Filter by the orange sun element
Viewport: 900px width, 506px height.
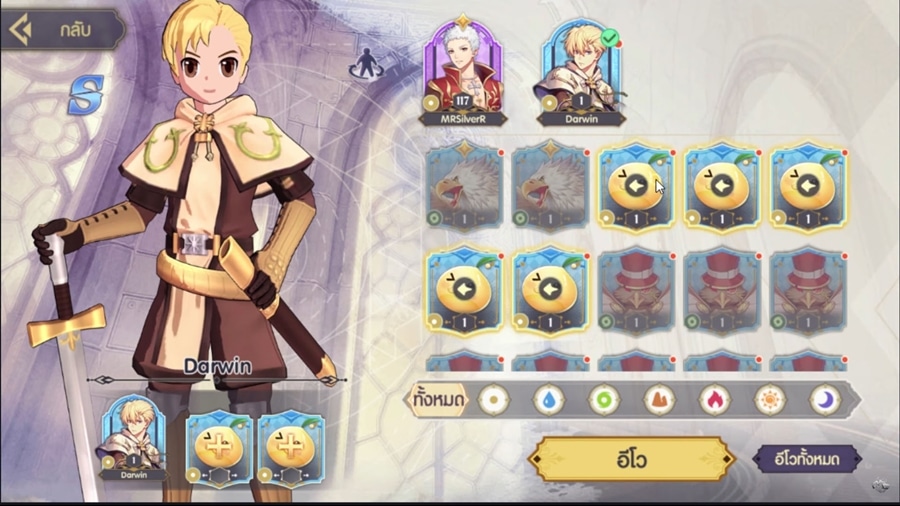point(769,400)
